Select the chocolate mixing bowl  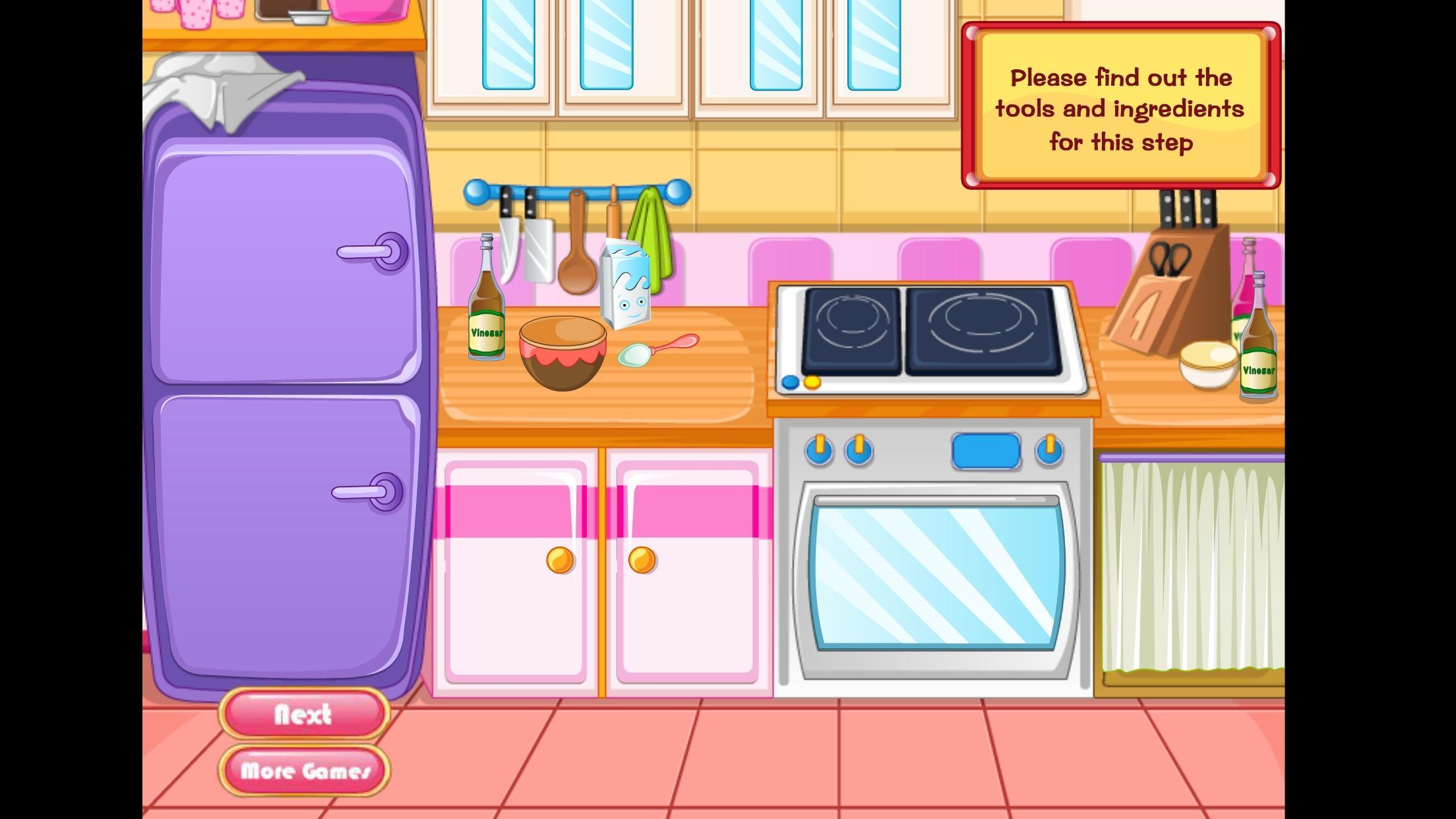click(x=562, y=353)
